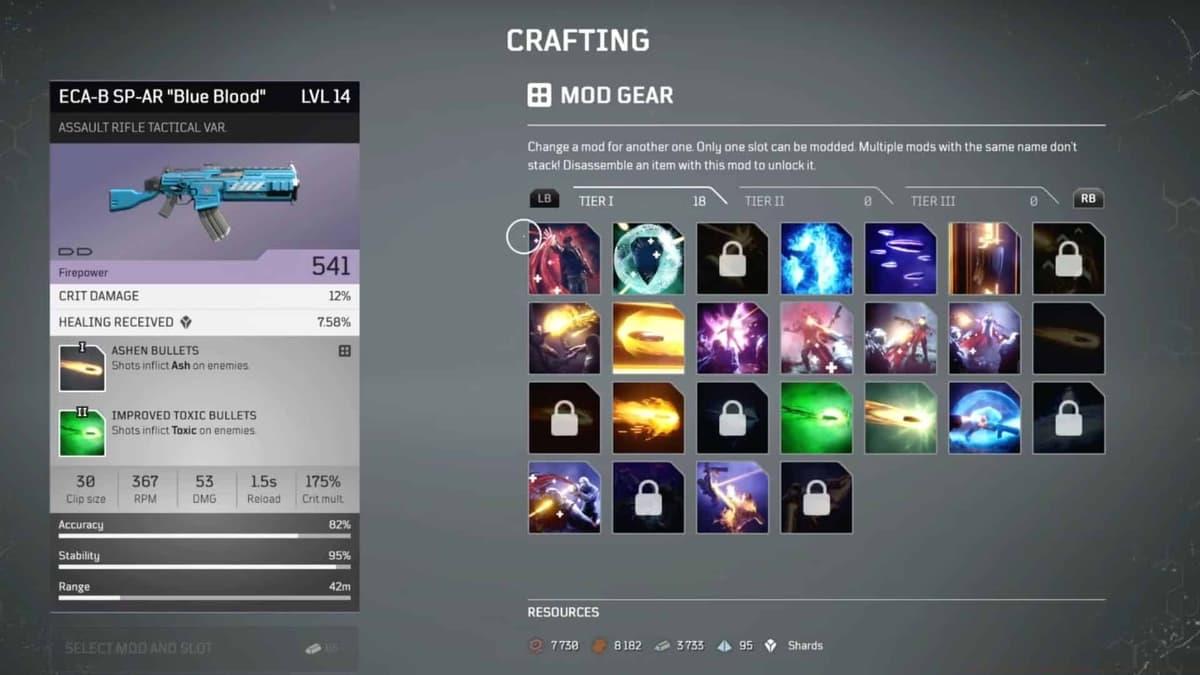
Task: Pick the red caped figure mod
Action: pos(564,259)
